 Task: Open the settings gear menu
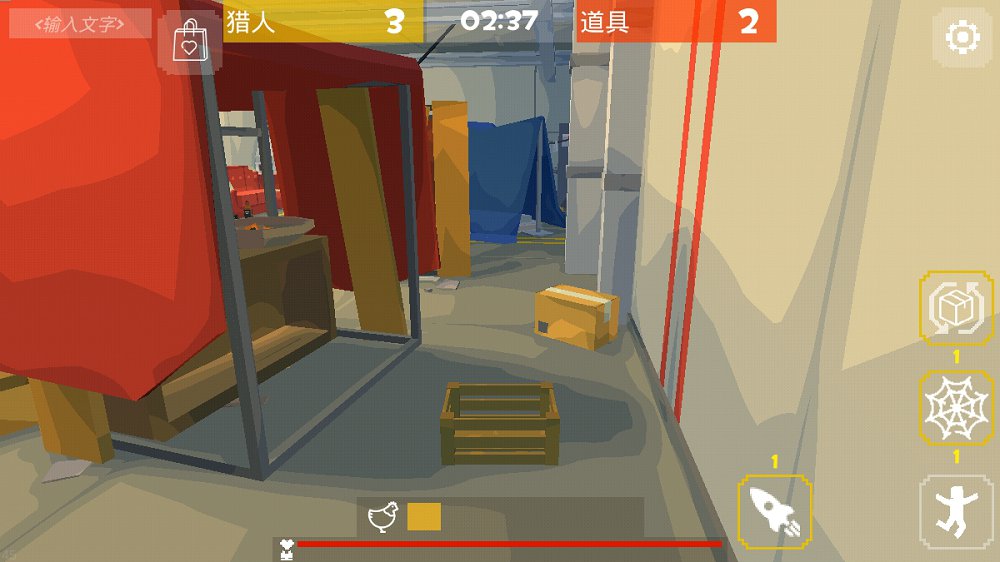pos(962,38)
